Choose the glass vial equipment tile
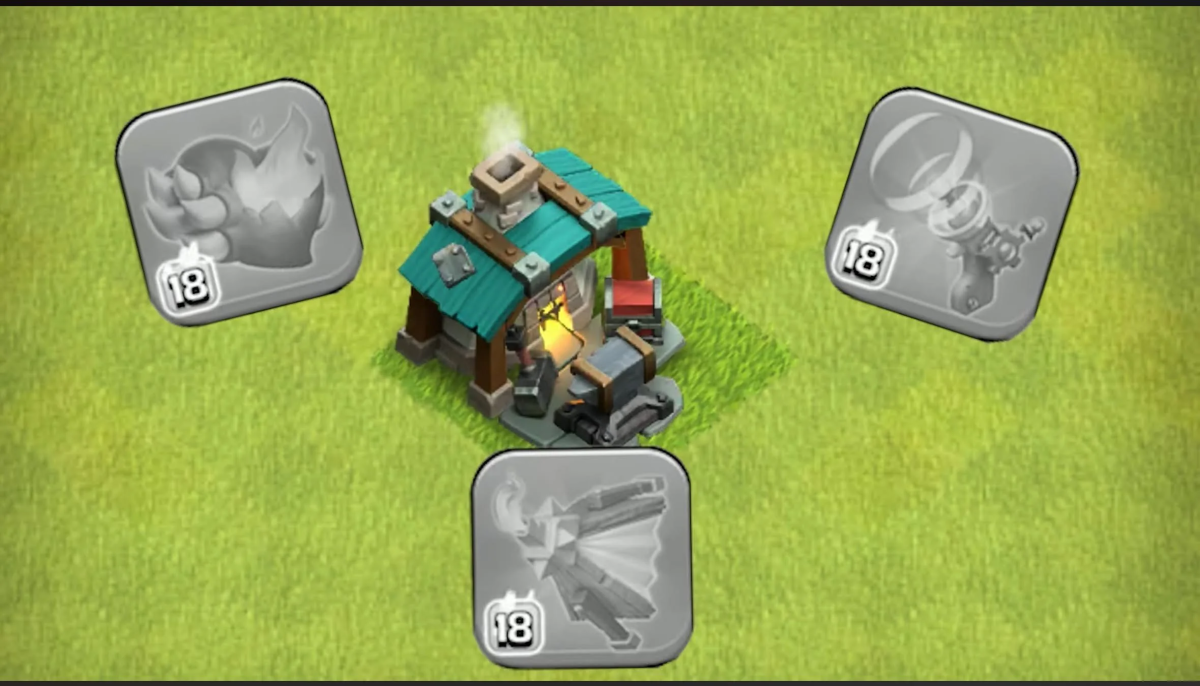This screenshot has width=1200, height=686. point(951,213)
